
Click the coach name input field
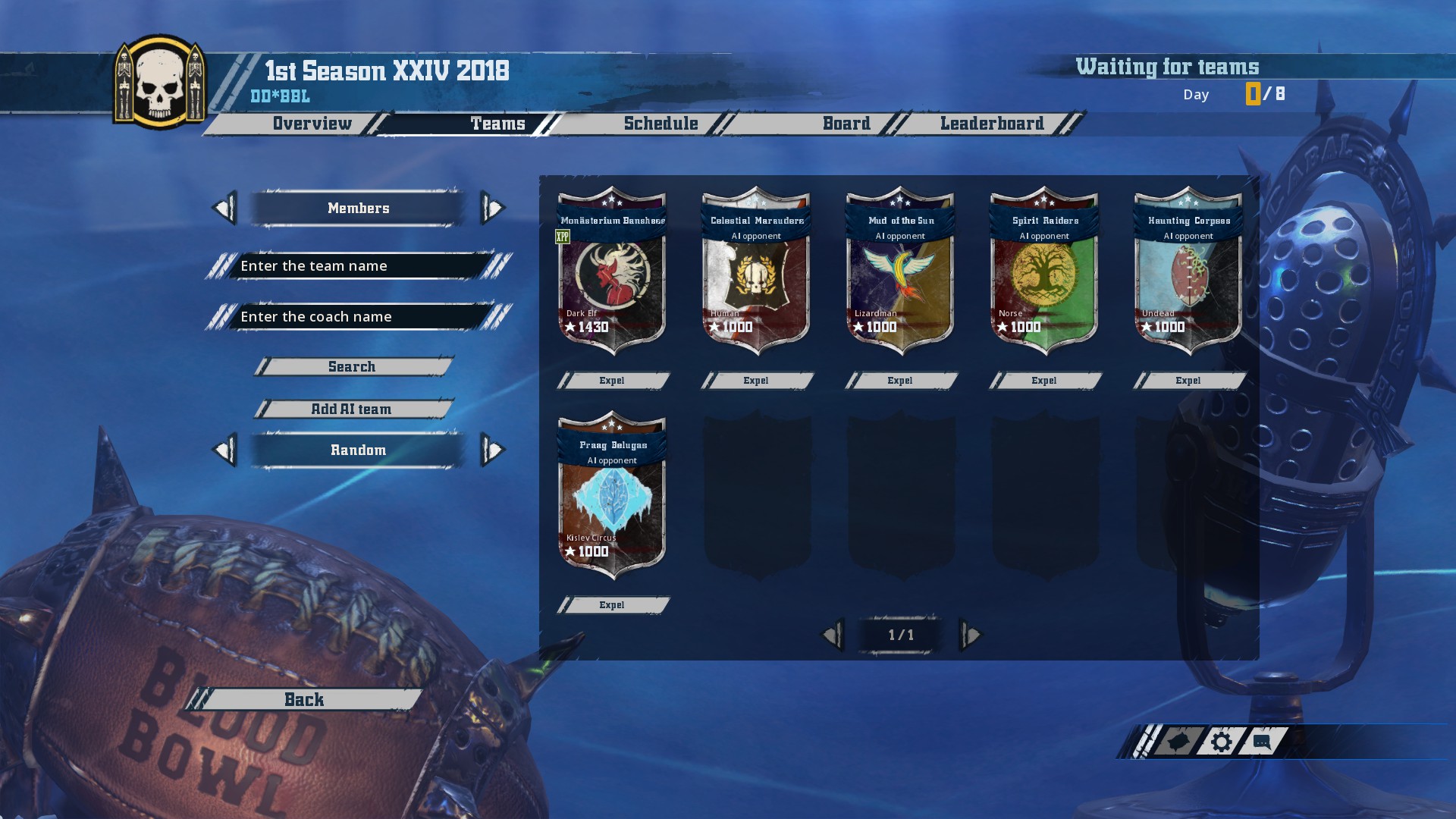tap(358, 317)
